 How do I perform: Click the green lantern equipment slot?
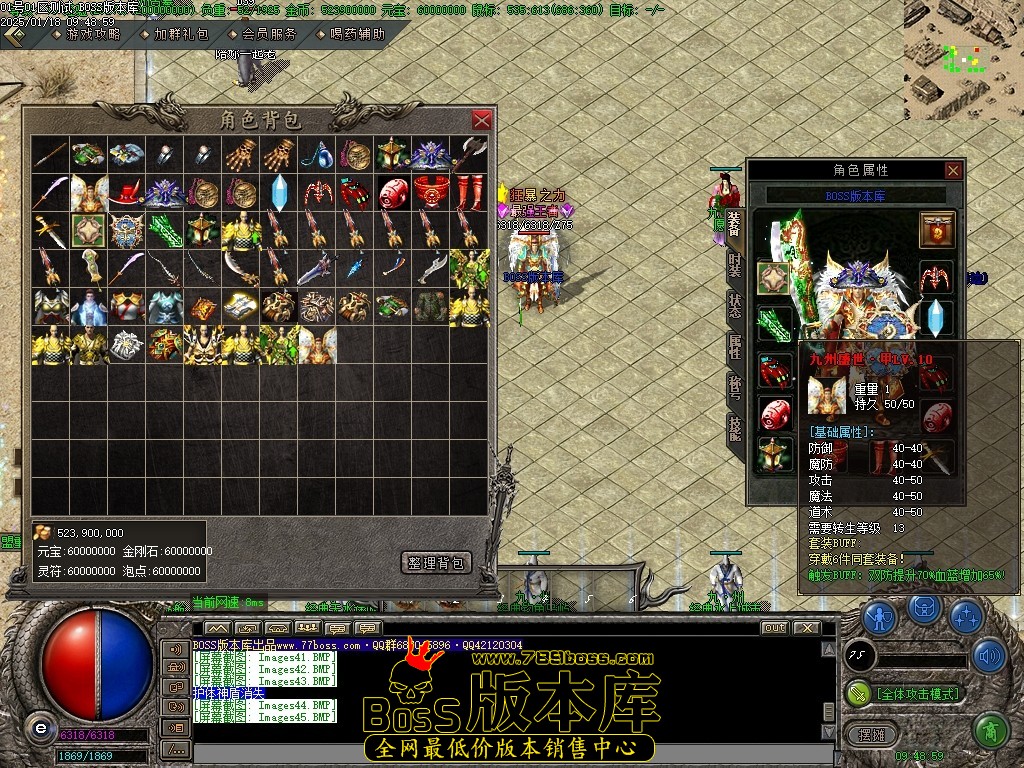pos(773,453)
